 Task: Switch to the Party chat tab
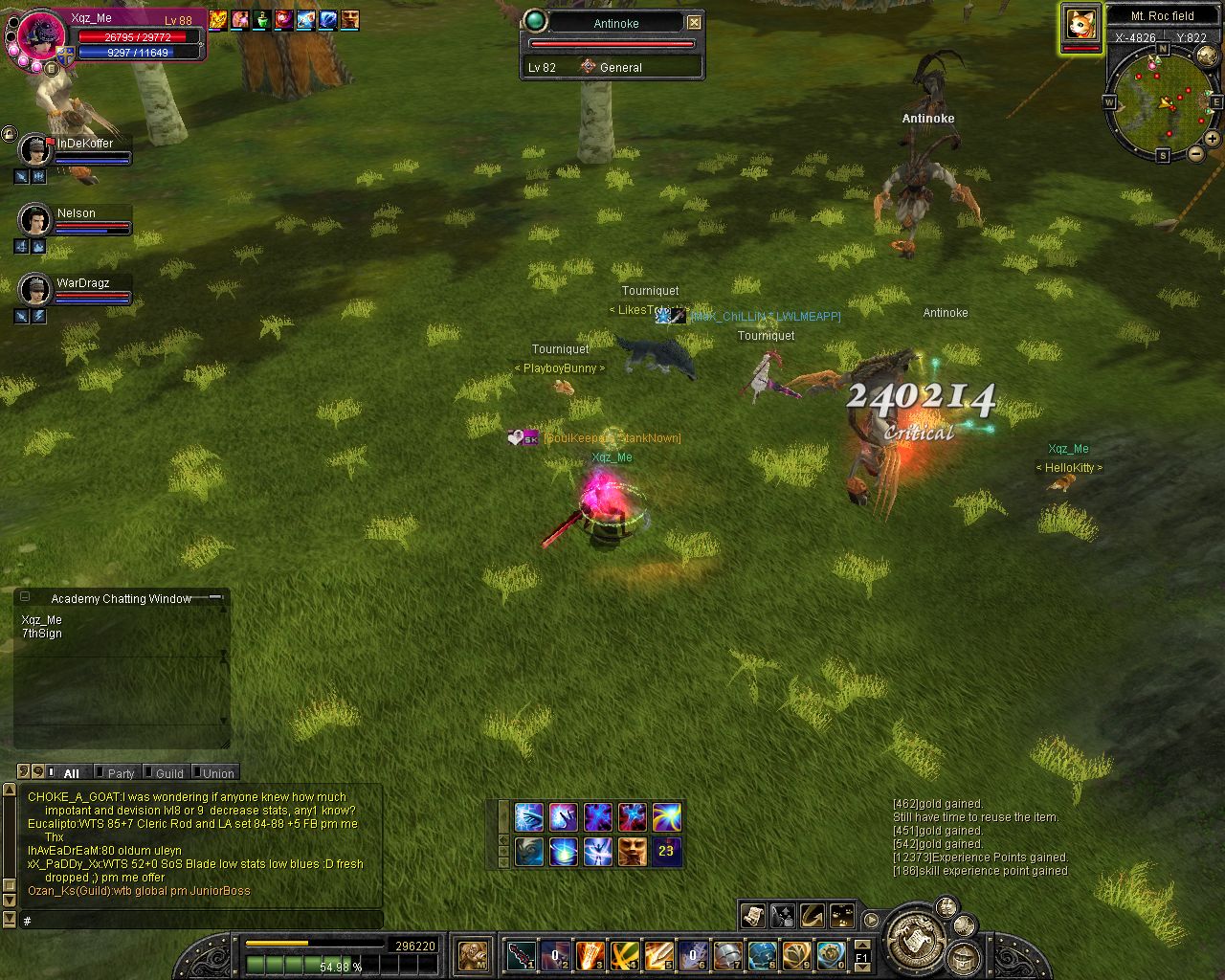pos(121,773)
